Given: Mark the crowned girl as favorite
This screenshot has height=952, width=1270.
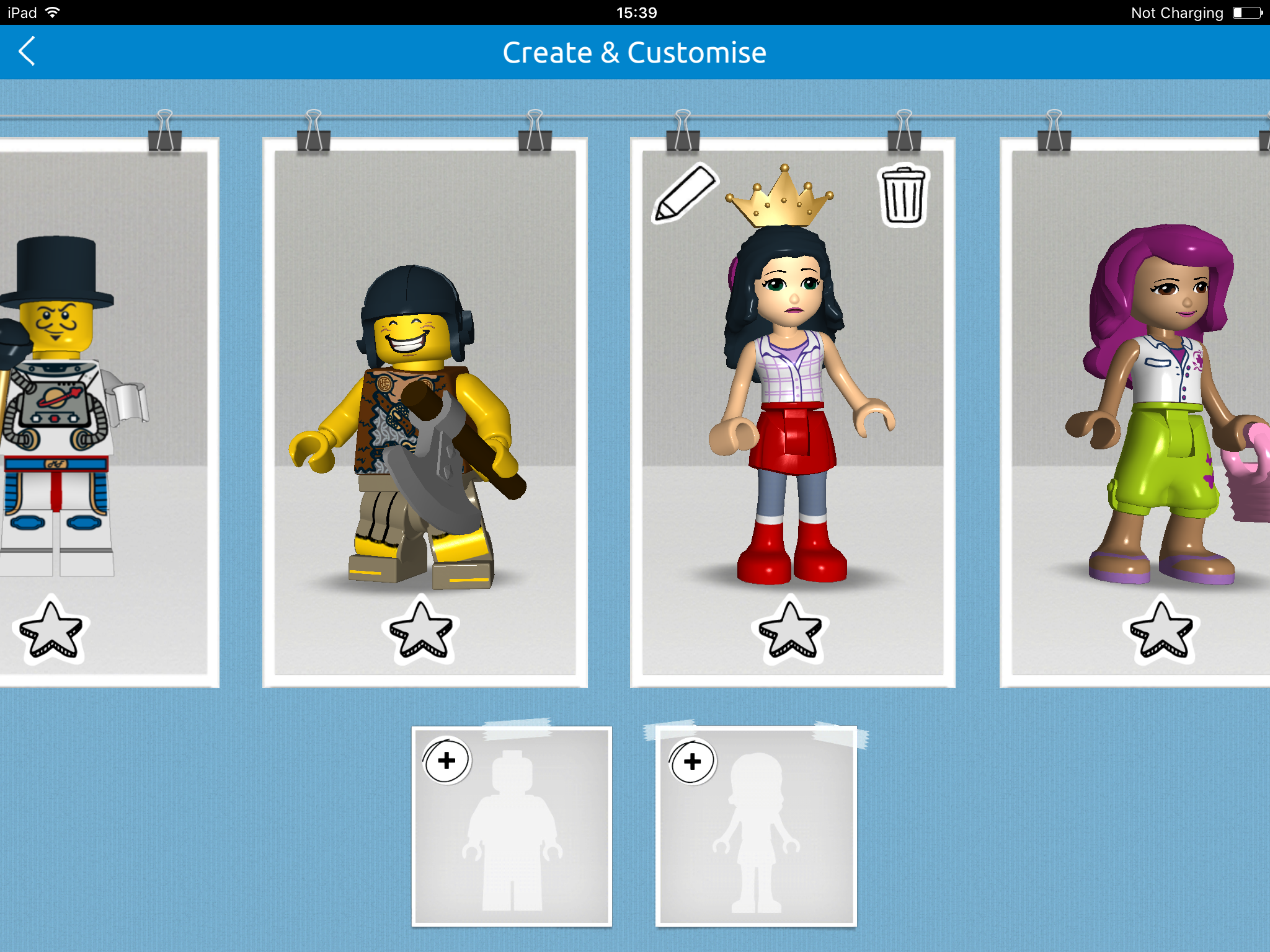Looking at the screenshot, I should (x=791, y=630).
